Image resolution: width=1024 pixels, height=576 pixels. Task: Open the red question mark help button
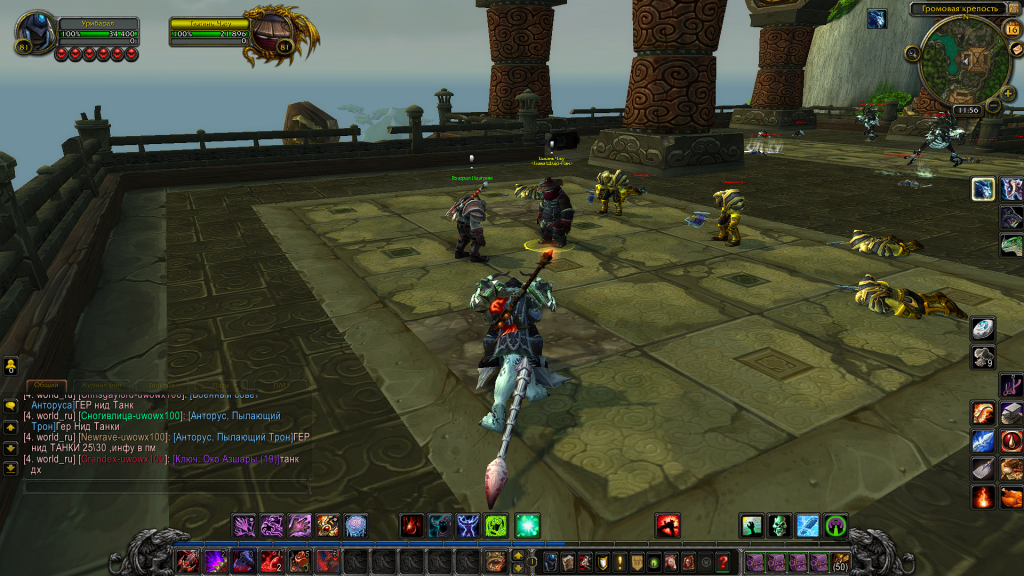click(x=723, y=562)
